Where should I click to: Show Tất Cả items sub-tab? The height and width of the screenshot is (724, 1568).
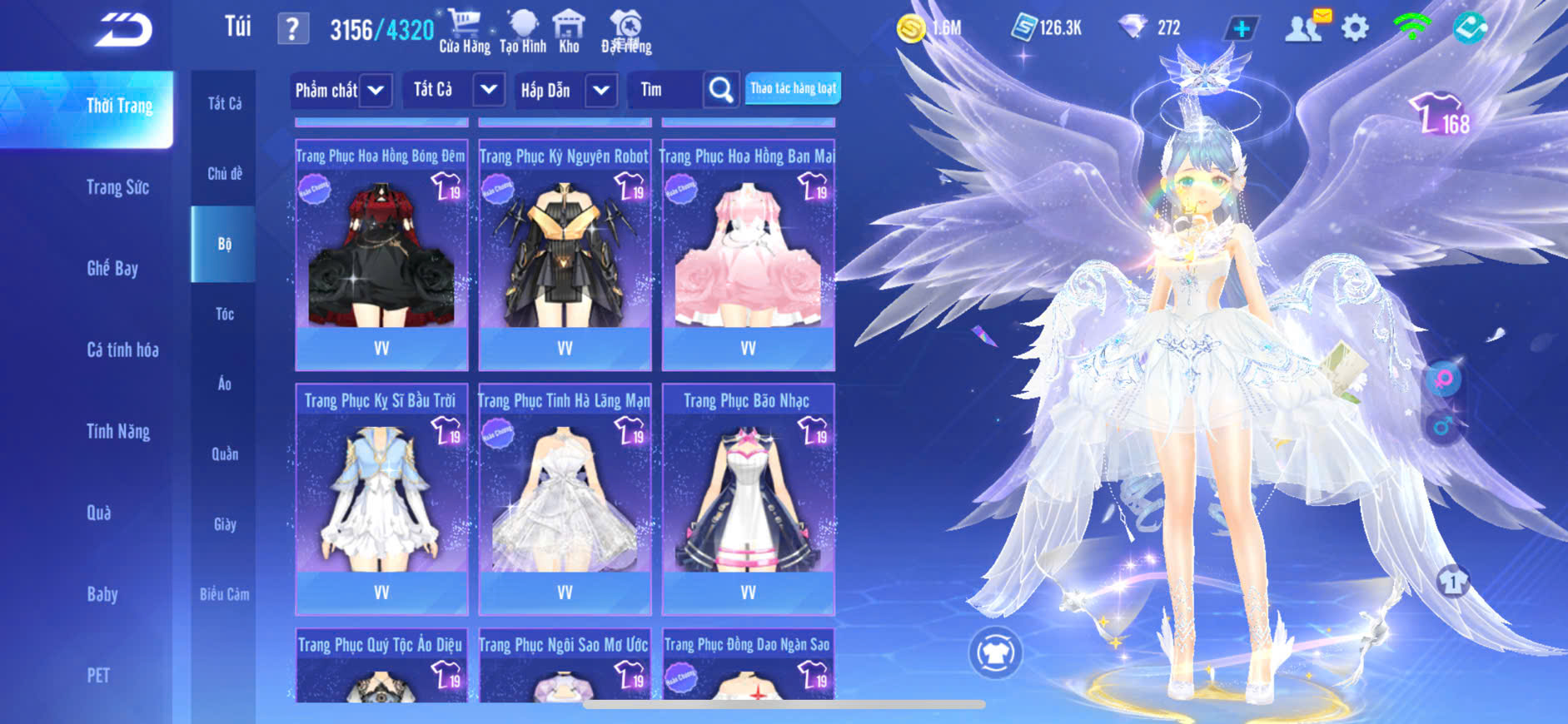pyautogui.click(x=225, y=103)
